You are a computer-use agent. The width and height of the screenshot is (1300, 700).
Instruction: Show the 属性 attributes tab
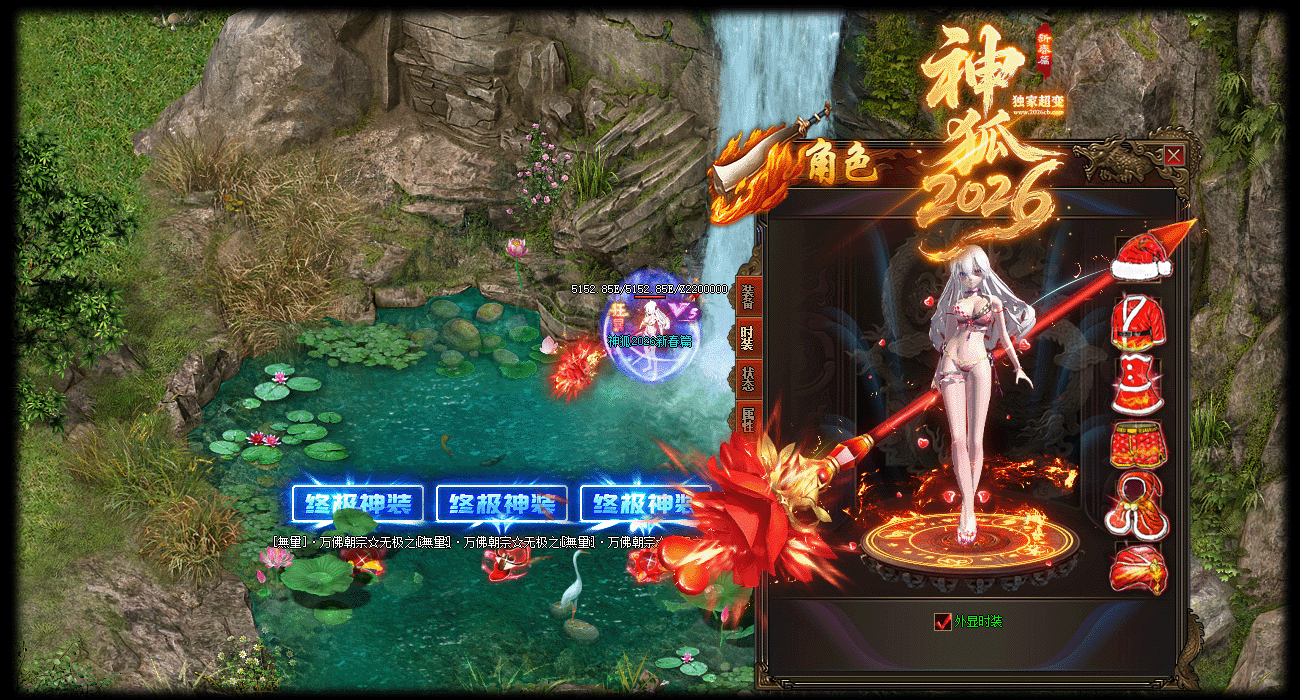tap(747, 418)
